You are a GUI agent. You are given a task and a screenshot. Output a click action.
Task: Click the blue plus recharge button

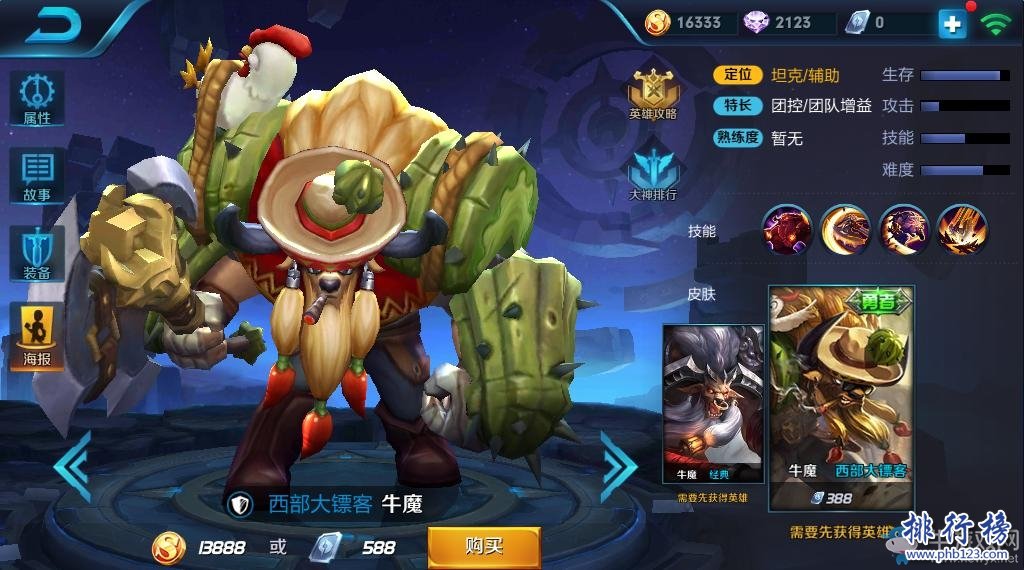pyautogui.click(x=952, y=24)
